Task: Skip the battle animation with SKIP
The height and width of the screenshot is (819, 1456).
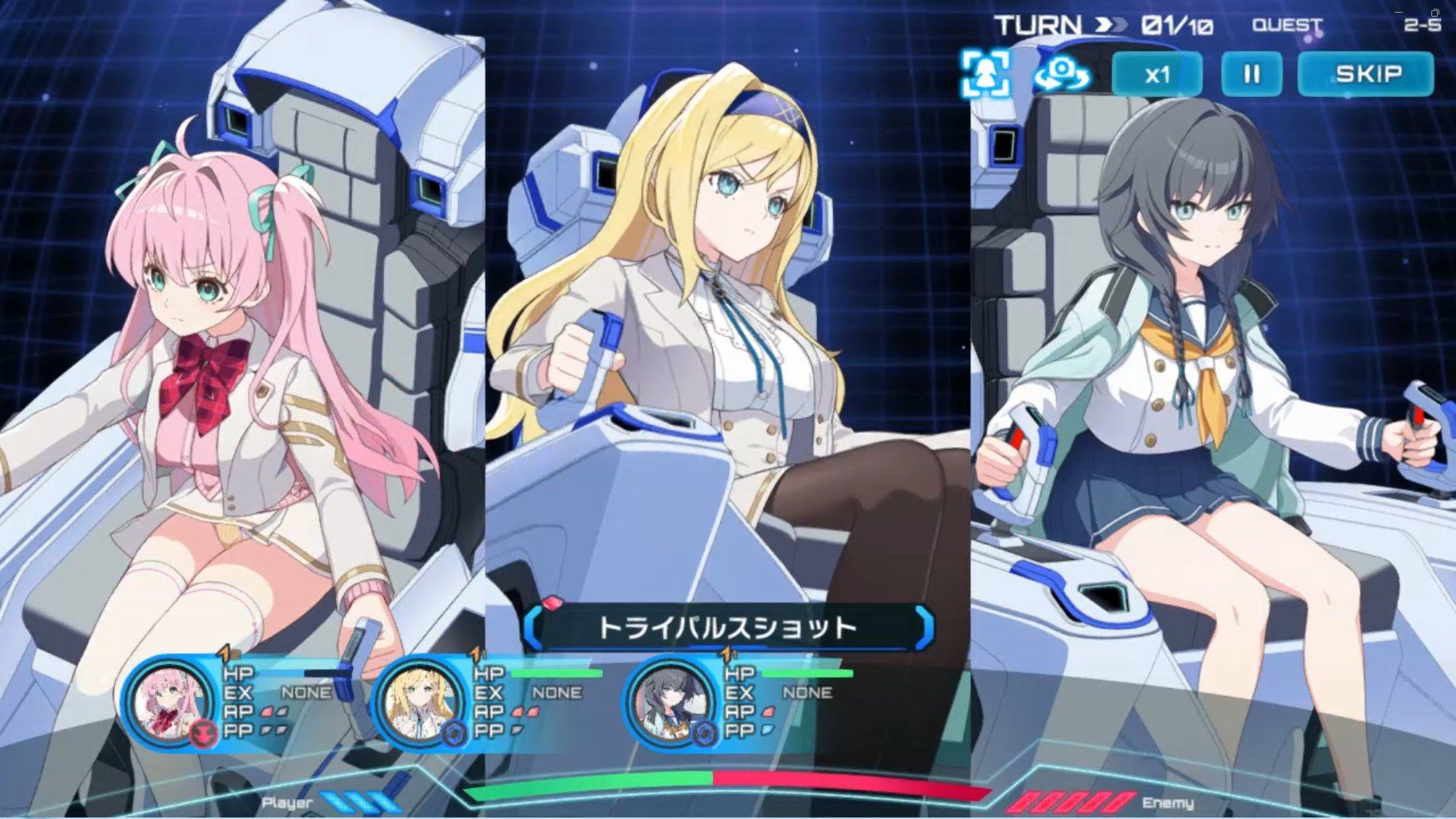Action: point(1365,75)
